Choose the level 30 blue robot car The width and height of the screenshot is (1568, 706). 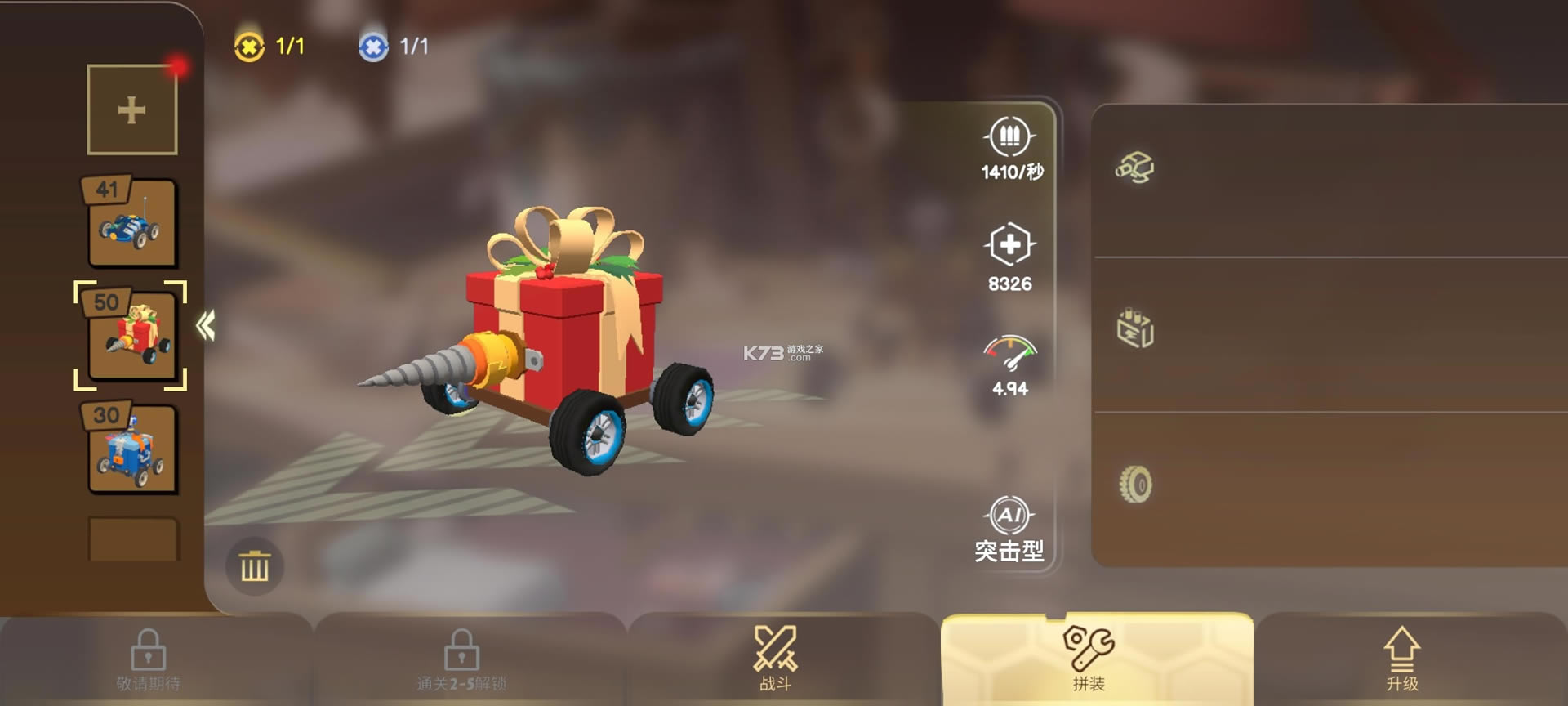[131, 449]
